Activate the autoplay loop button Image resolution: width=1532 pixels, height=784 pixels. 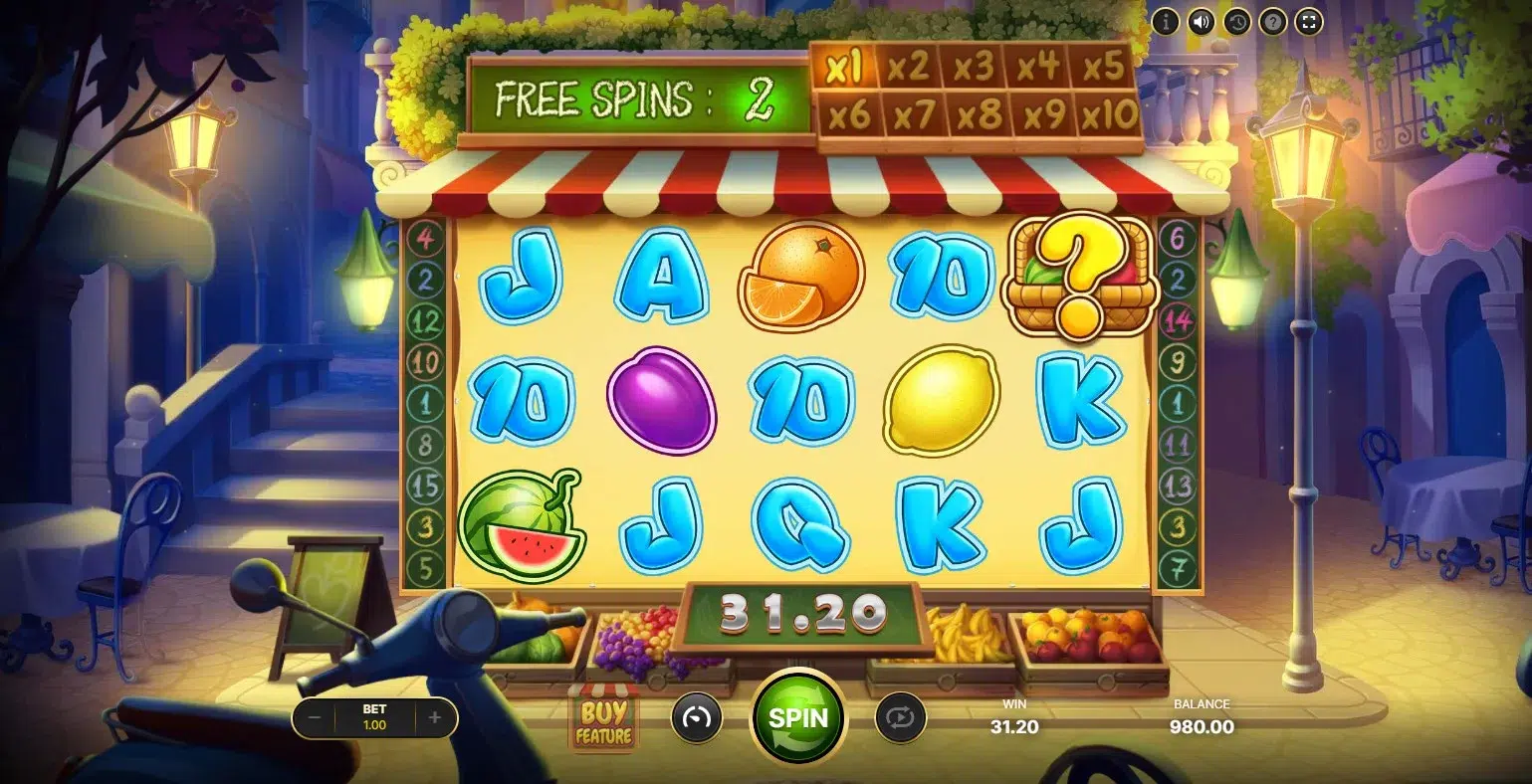[x=900, y=718]
